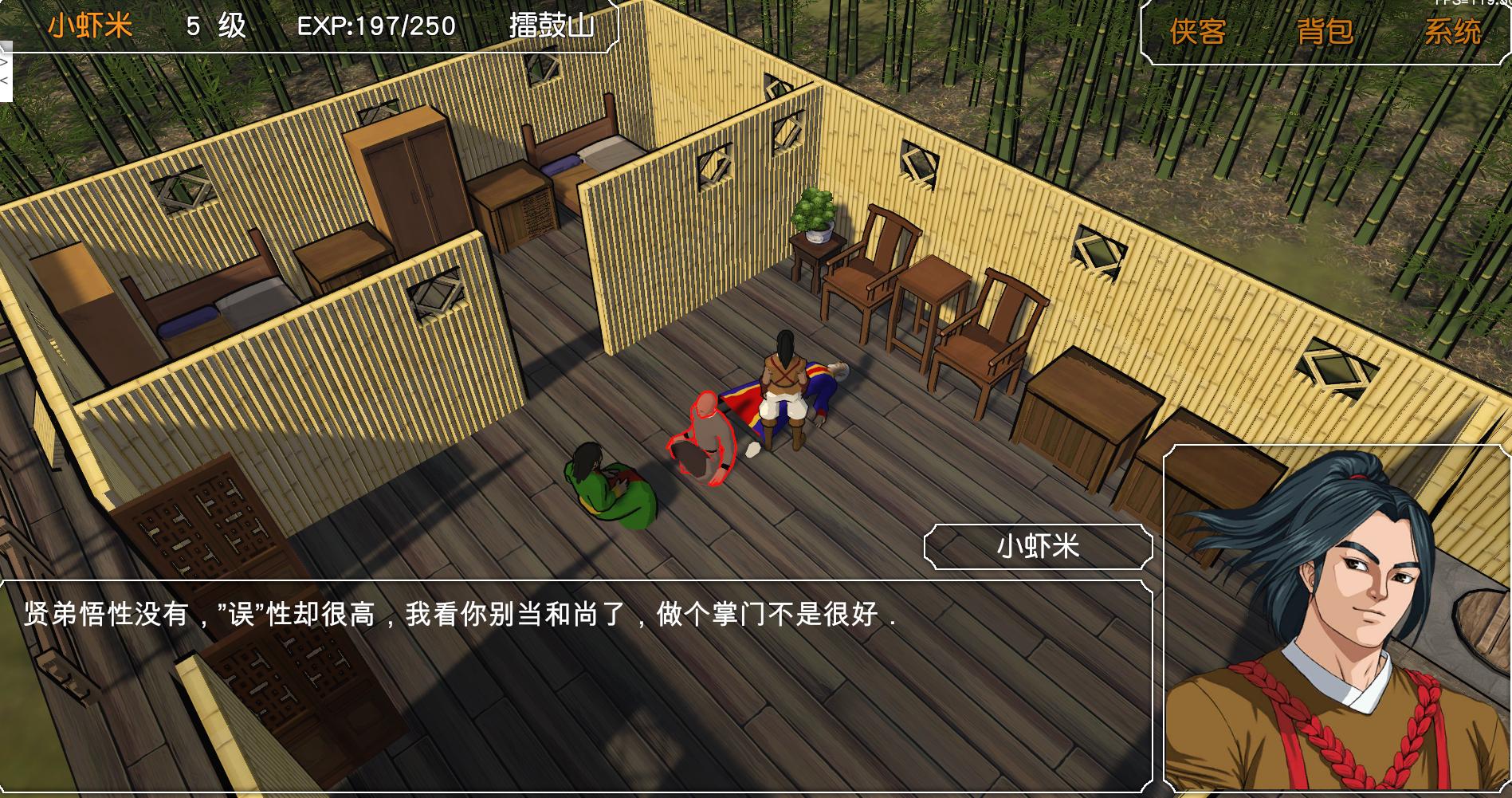
Task: Click the level indicator 5 级
Action: point(215,26)
